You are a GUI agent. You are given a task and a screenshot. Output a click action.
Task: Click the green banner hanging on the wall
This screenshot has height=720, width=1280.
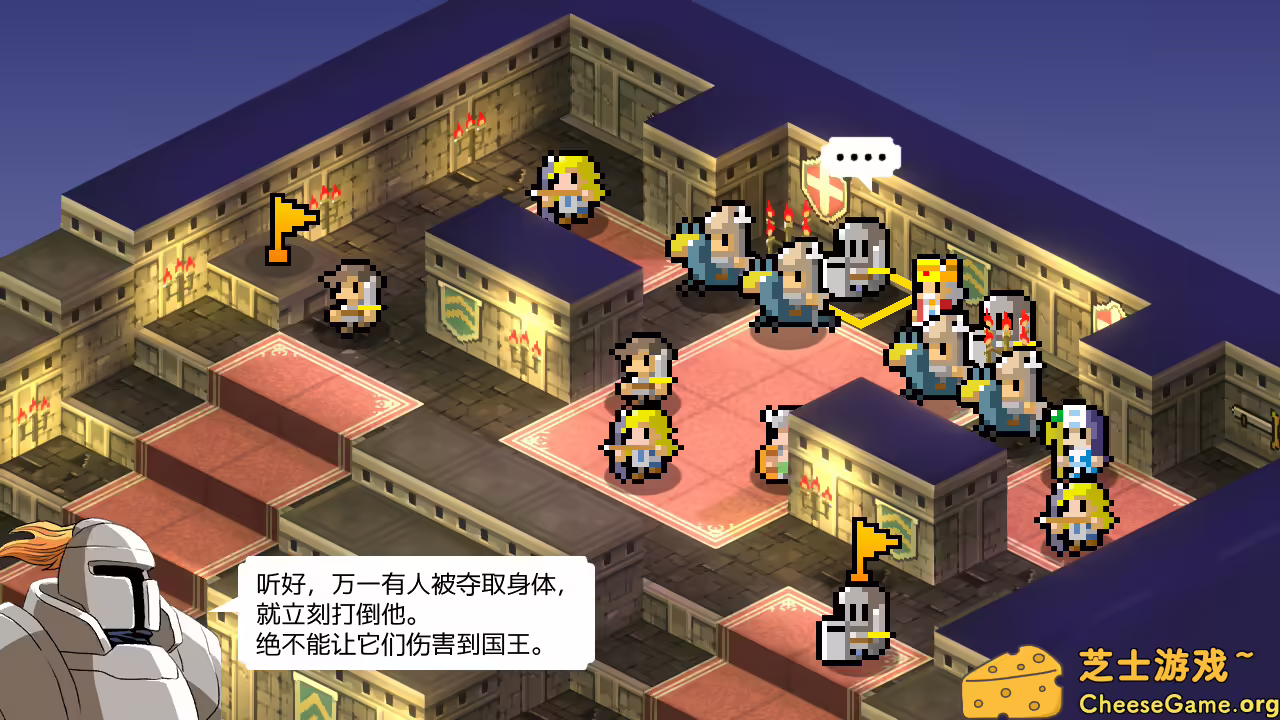460,310
